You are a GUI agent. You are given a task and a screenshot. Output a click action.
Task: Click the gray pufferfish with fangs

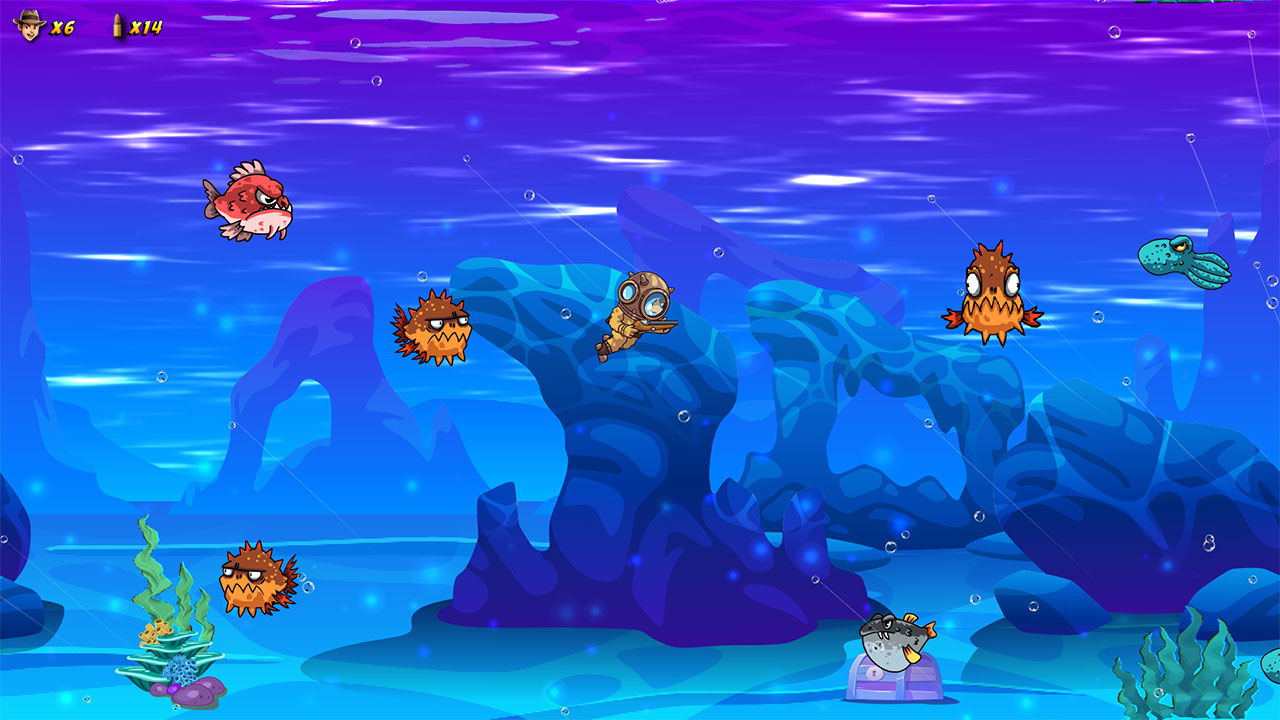(893, 640)
